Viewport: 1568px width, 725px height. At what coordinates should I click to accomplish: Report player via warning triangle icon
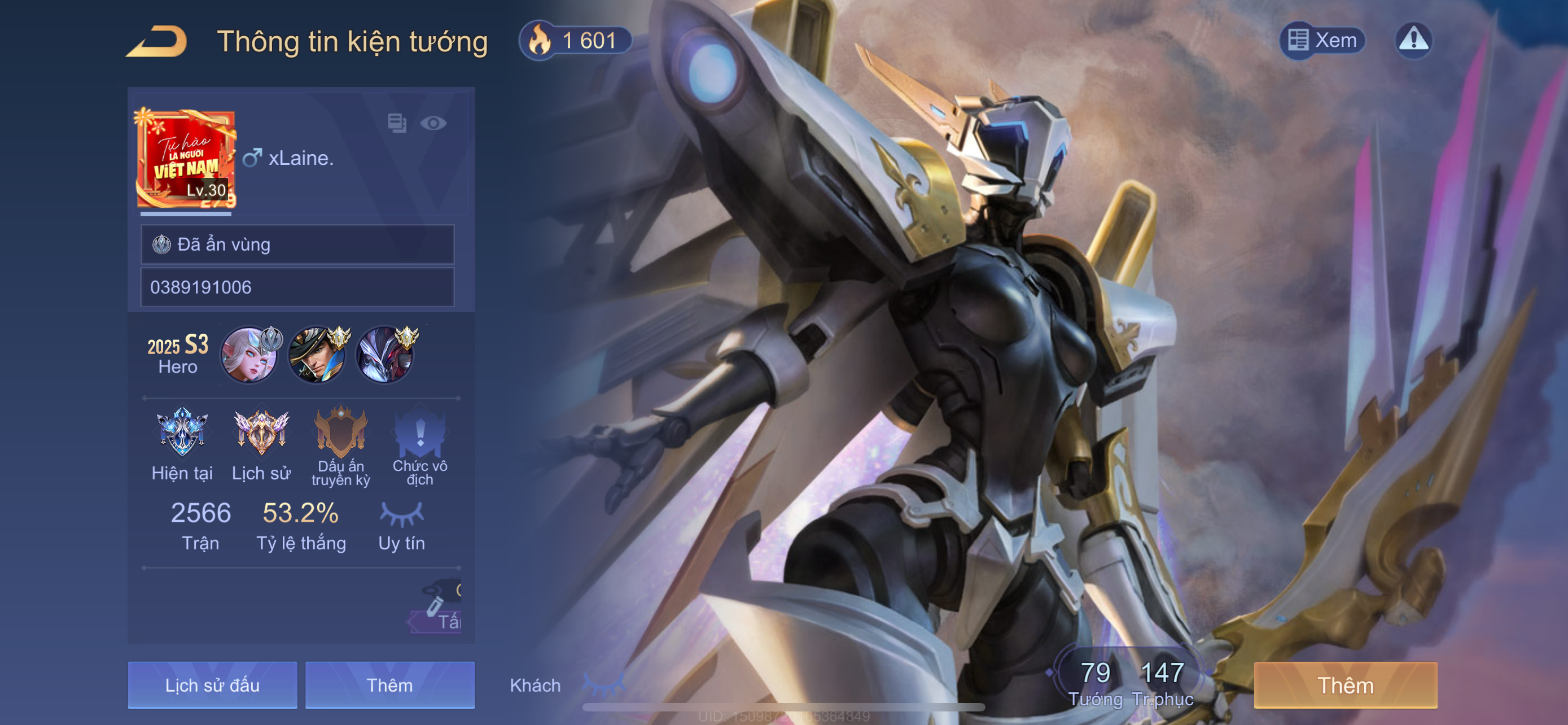click(1413, 40)
